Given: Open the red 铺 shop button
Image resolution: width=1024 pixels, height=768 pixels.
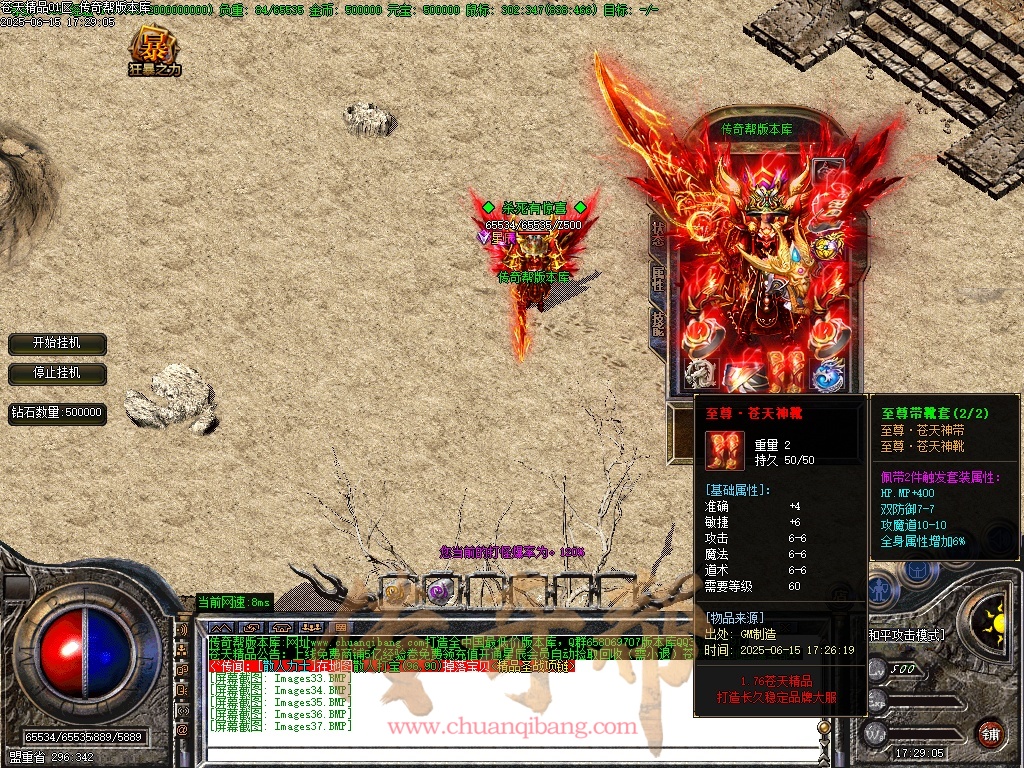Looking at the screenshot, I should pyautogui.click(x=990, y=733).
